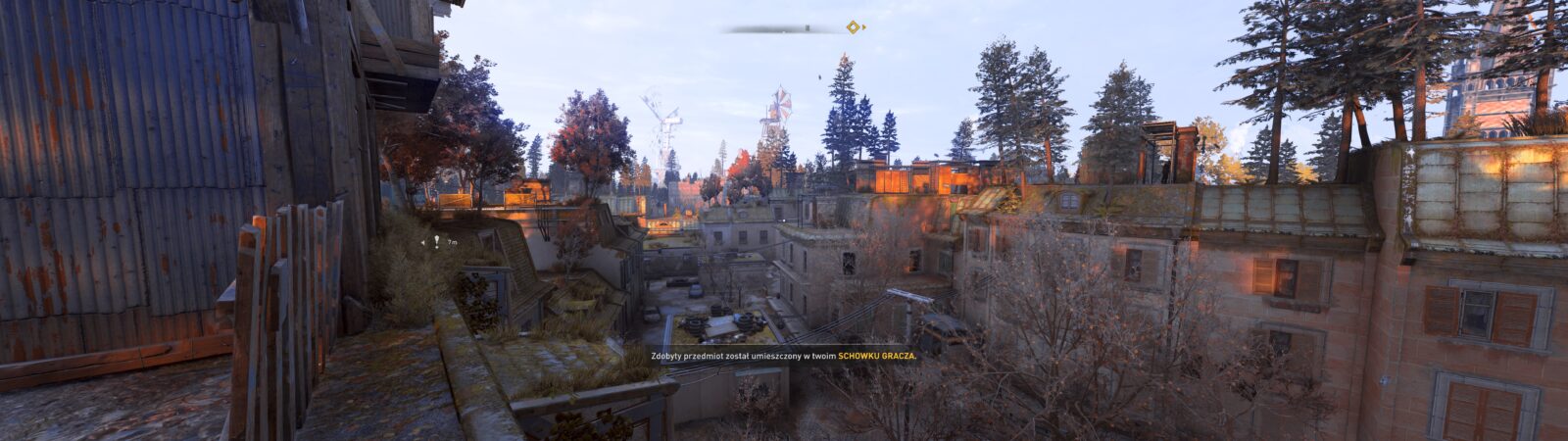
Task: Click the yellow diamond objective marker on compass
Action: (853, 27)
